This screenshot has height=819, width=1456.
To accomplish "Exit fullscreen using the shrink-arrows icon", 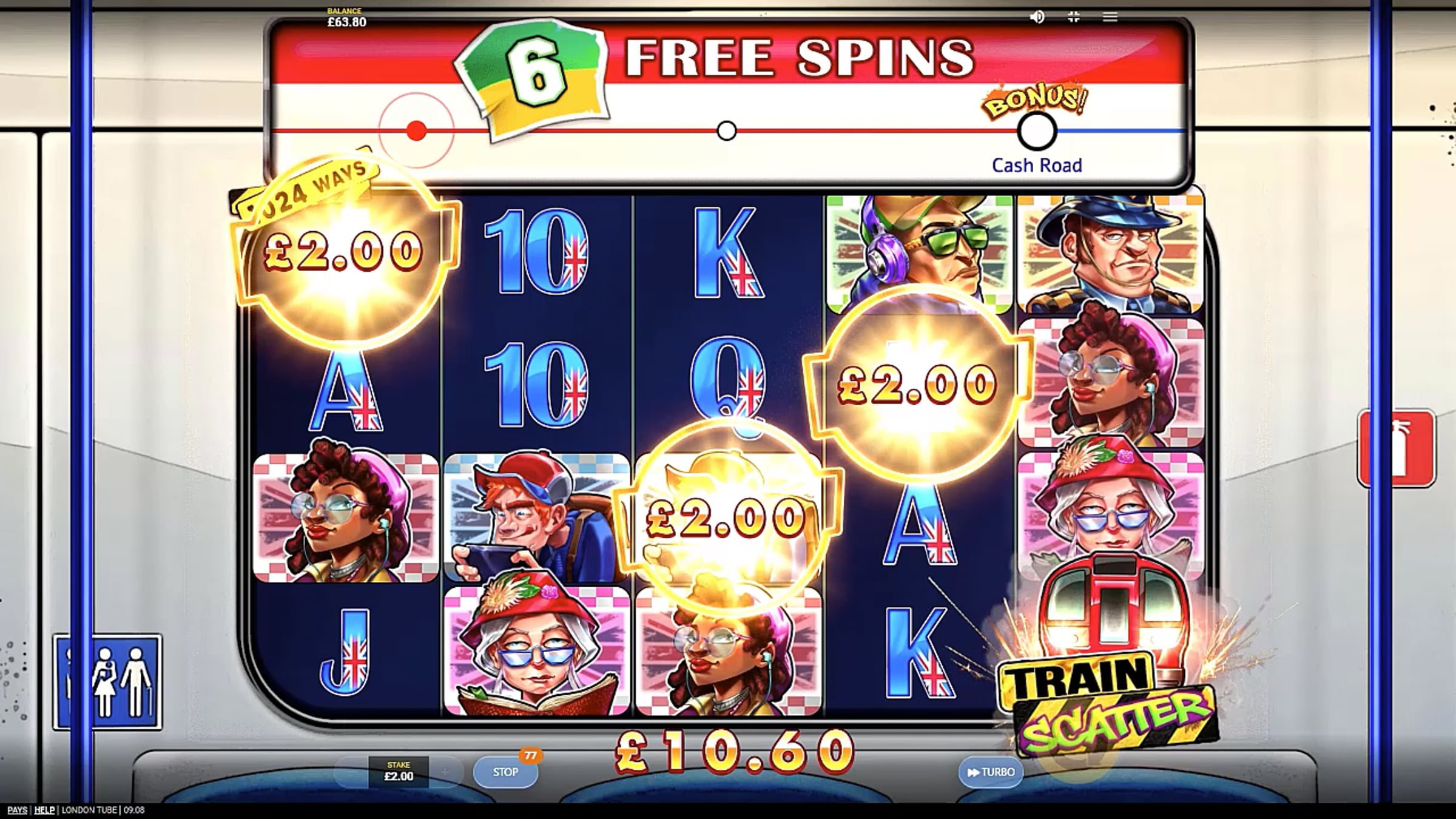I will (1073, 17).
